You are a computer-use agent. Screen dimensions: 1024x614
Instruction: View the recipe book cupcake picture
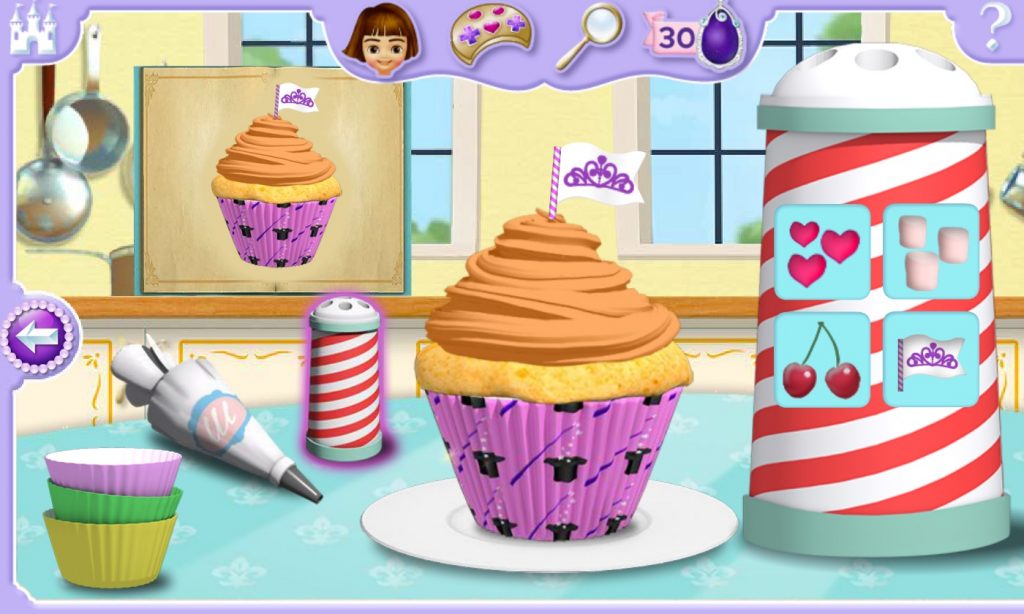pos(274,180)
